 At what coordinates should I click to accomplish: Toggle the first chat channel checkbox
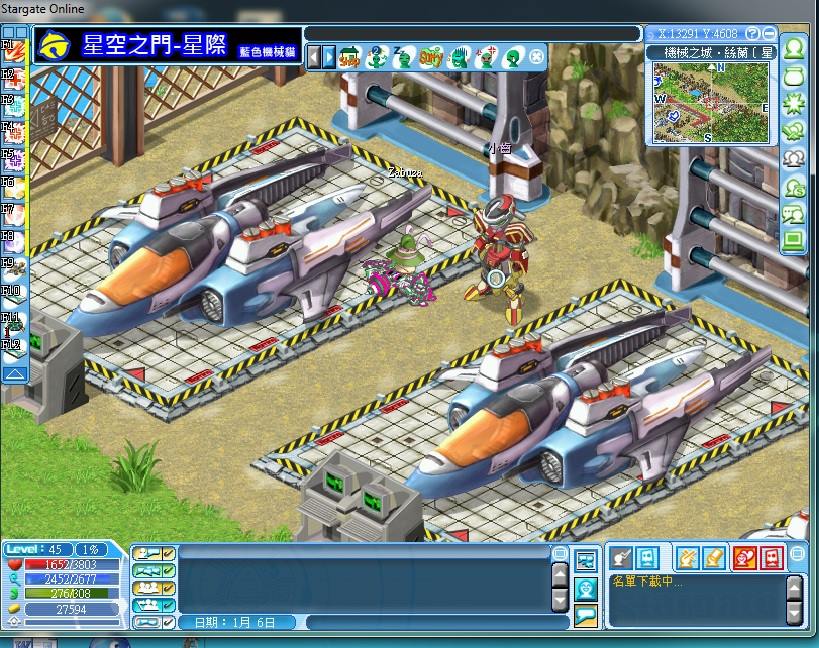(169, 553)
